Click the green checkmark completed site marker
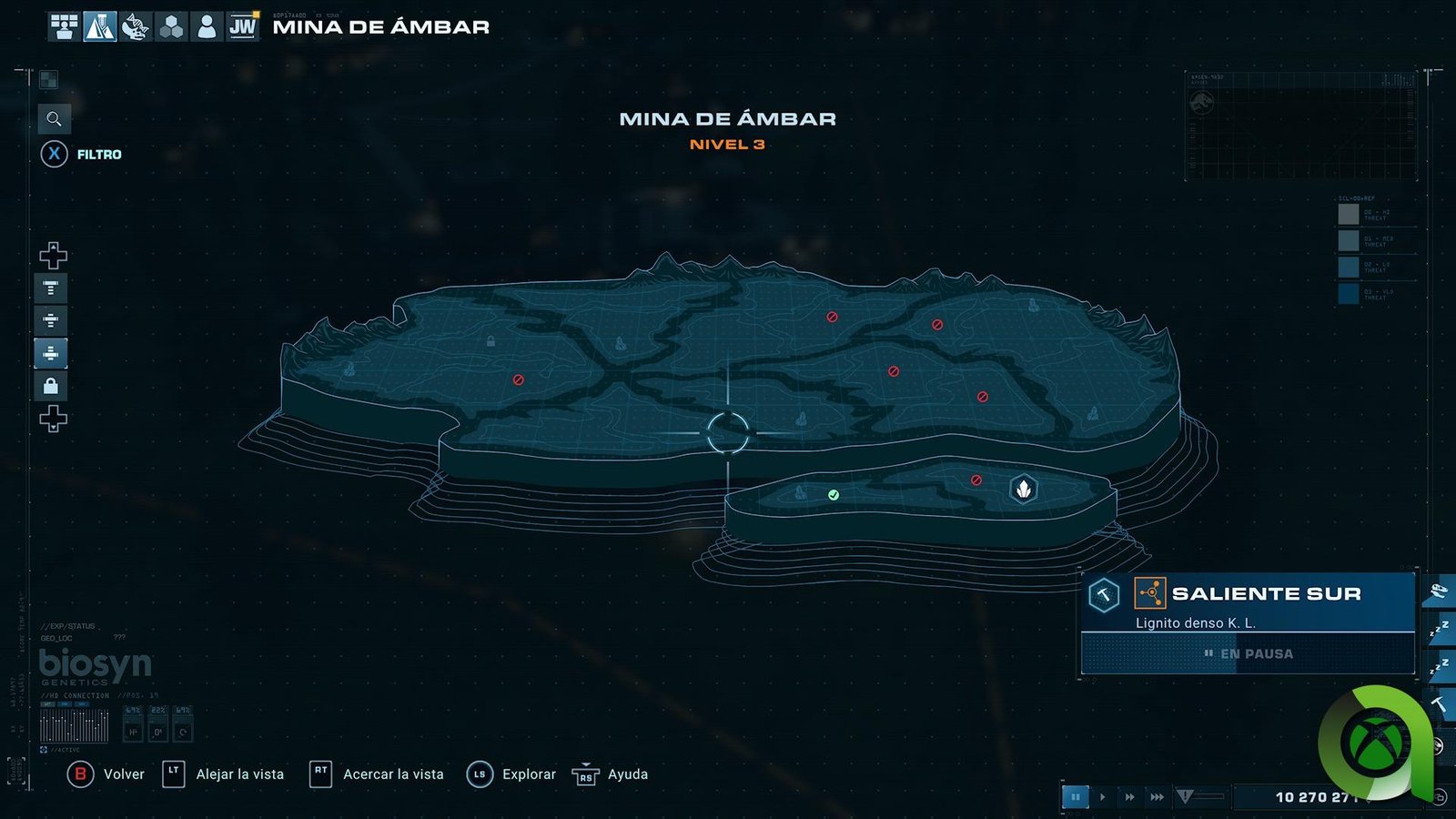Image resolution: width=1456 pixels, height=819 pixels. (x=834, y=495)
